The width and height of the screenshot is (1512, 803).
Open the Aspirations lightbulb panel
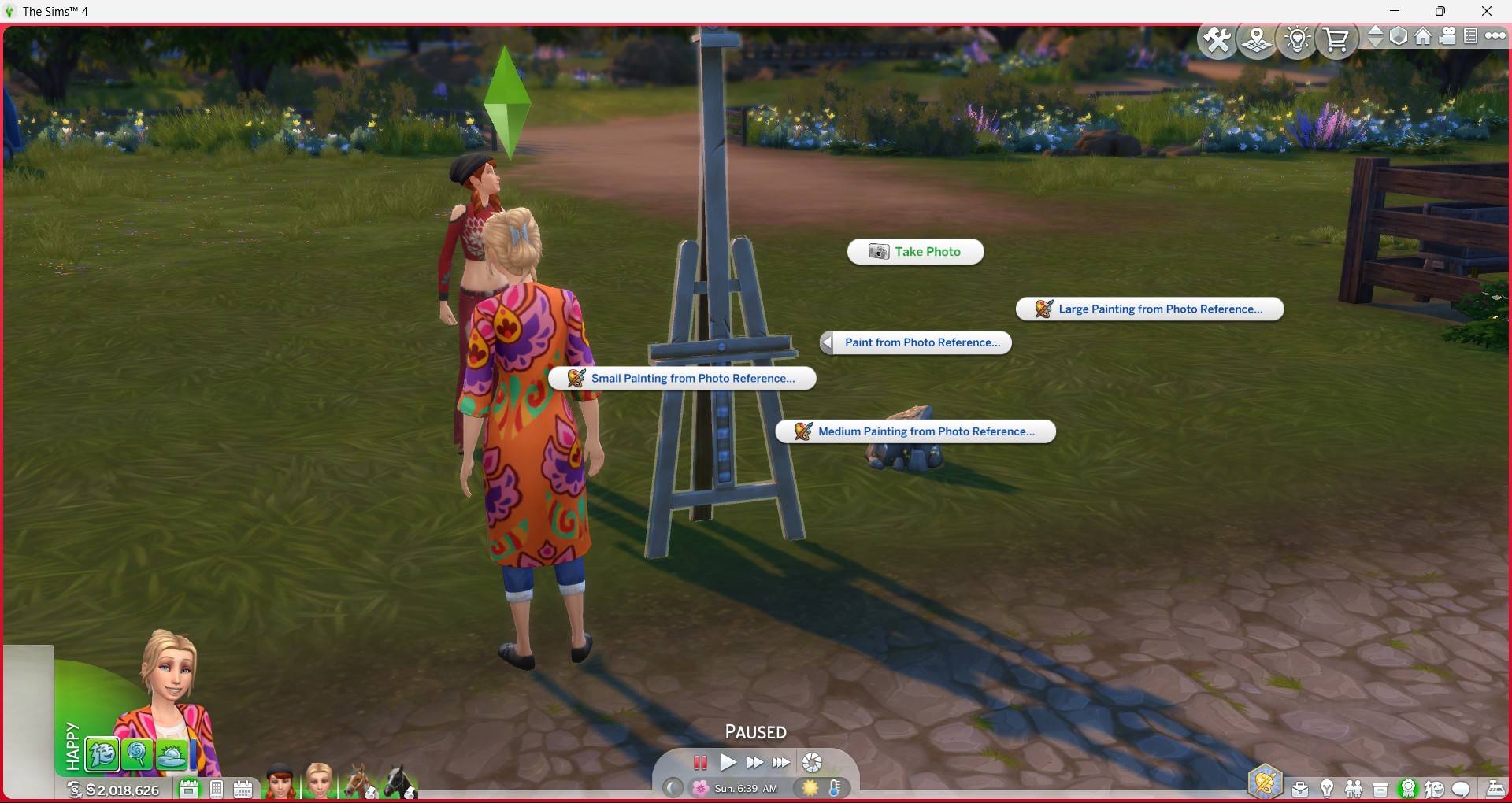1327,788
